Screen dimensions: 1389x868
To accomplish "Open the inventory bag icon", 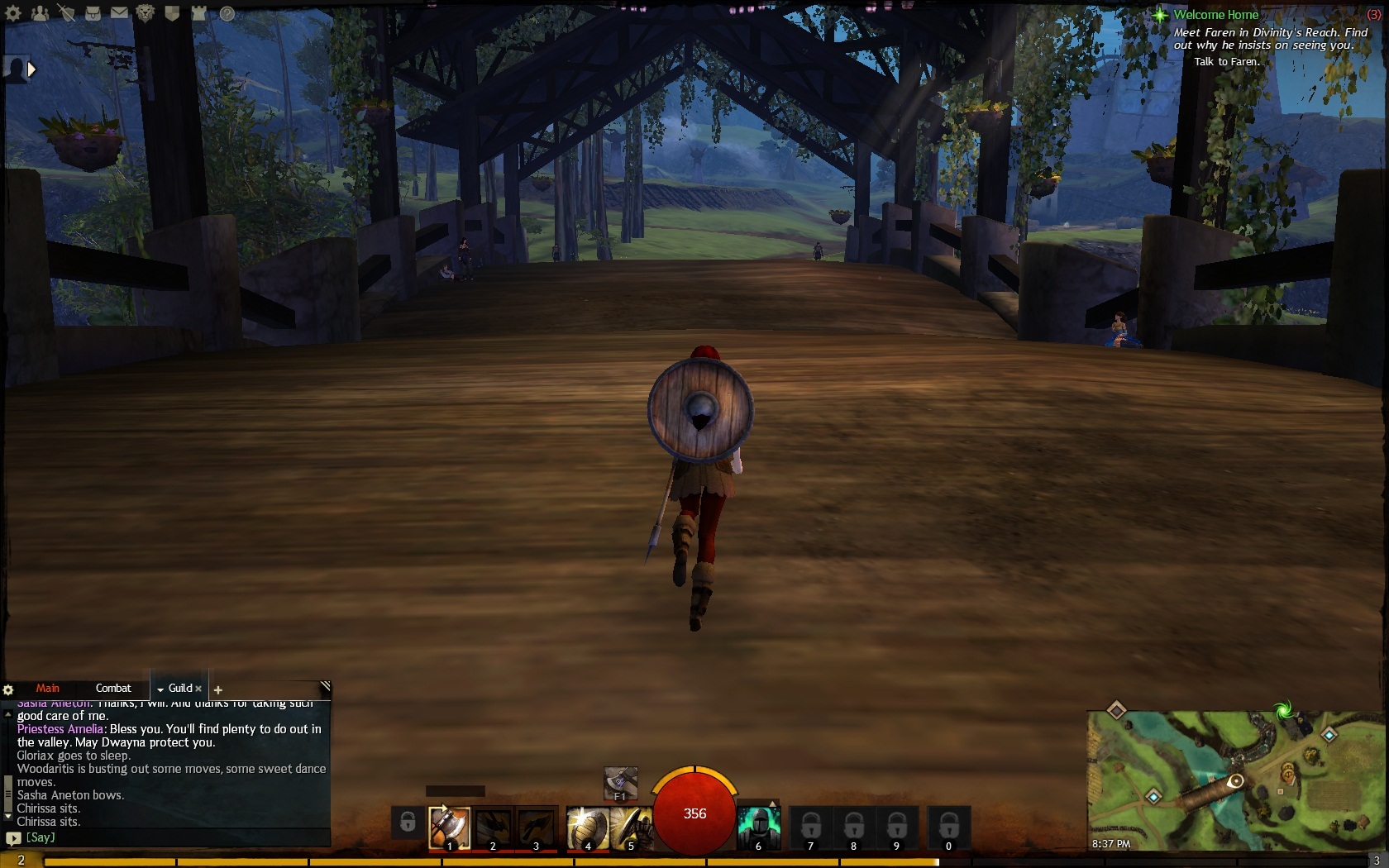I will [93, 13].
